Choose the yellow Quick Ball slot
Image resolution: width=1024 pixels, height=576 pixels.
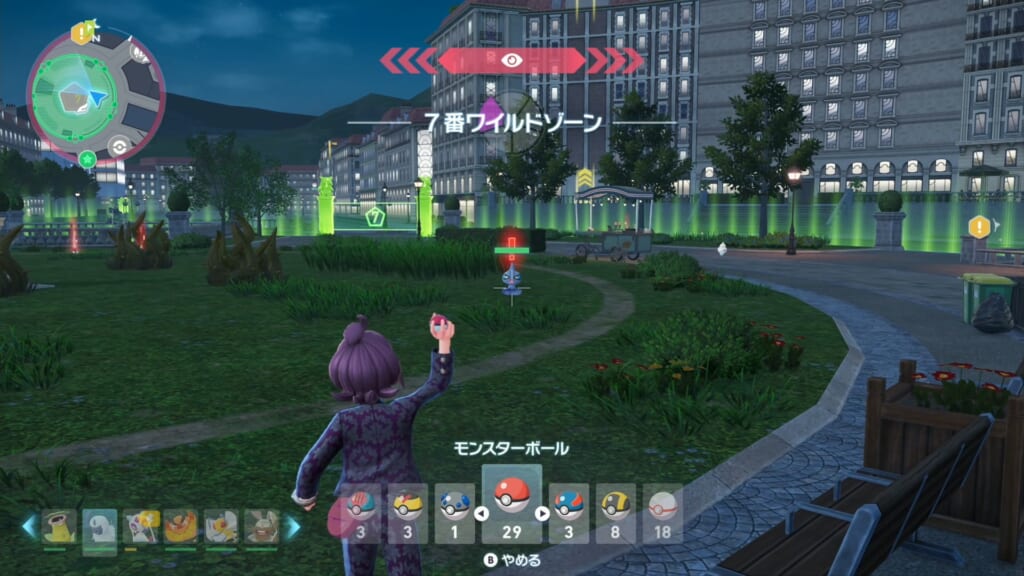point(408,513)
